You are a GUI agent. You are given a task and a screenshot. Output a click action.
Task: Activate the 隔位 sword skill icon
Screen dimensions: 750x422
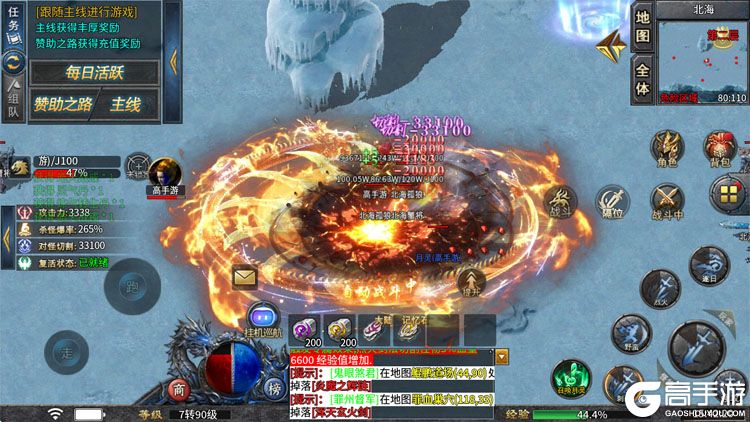612,203
